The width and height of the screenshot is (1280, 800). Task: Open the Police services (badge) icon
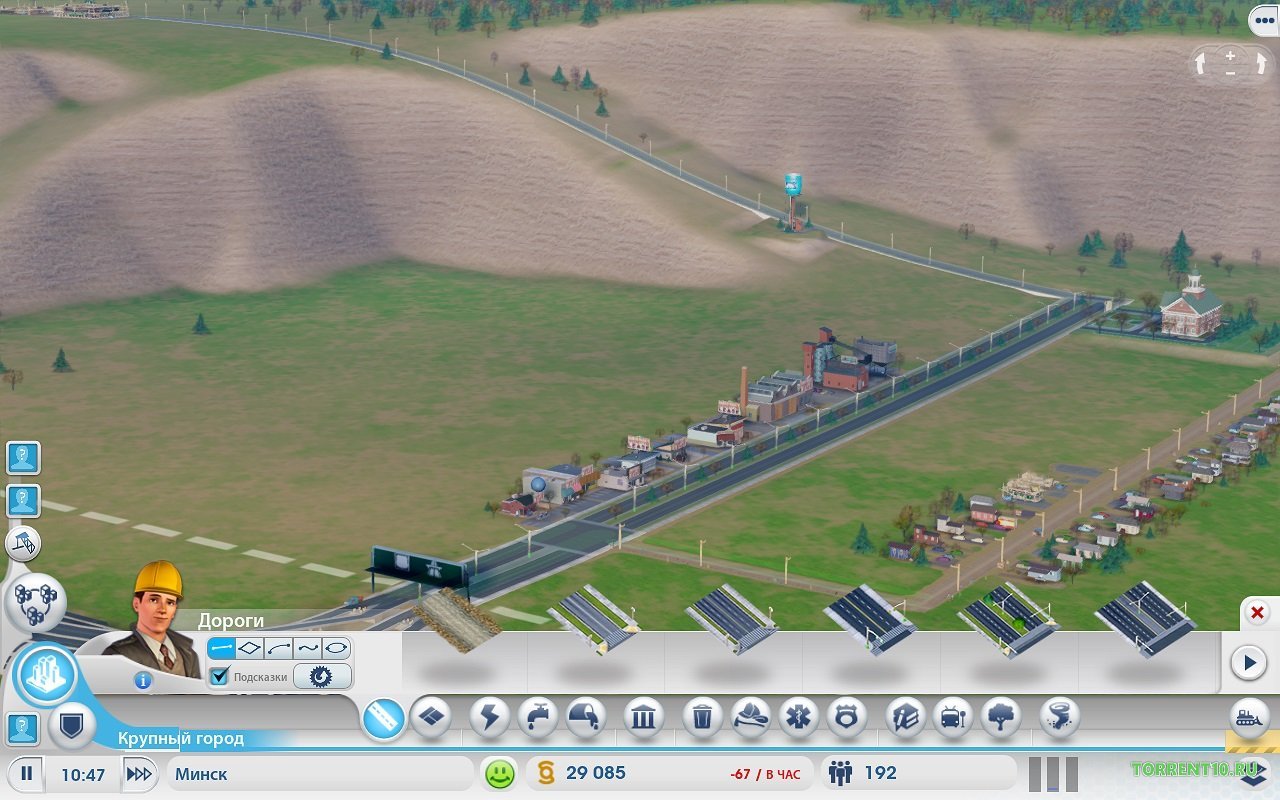[848, 717]
